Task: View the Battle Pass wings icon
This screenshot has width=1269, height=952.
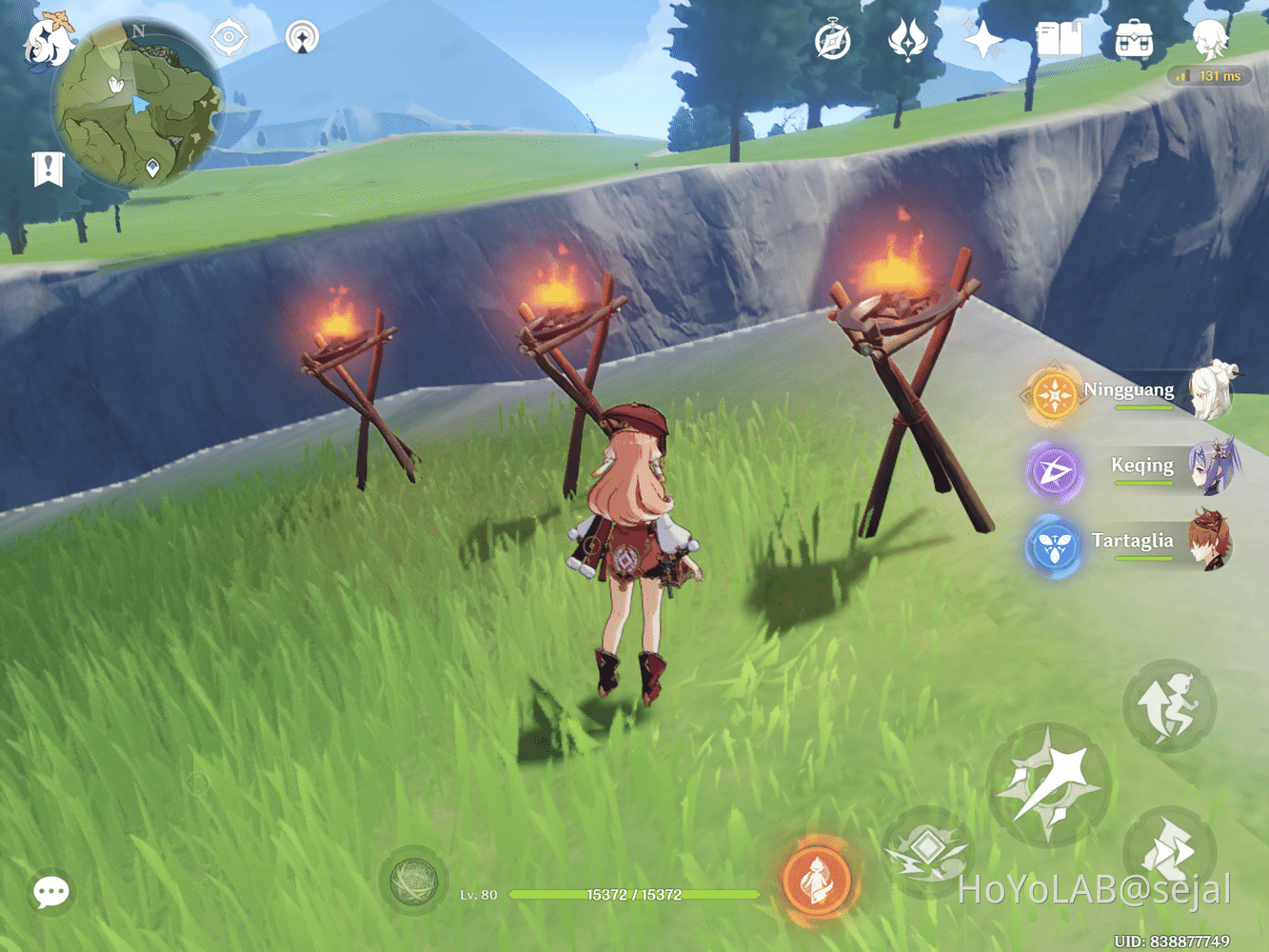Action: click(x=908, y=38)
